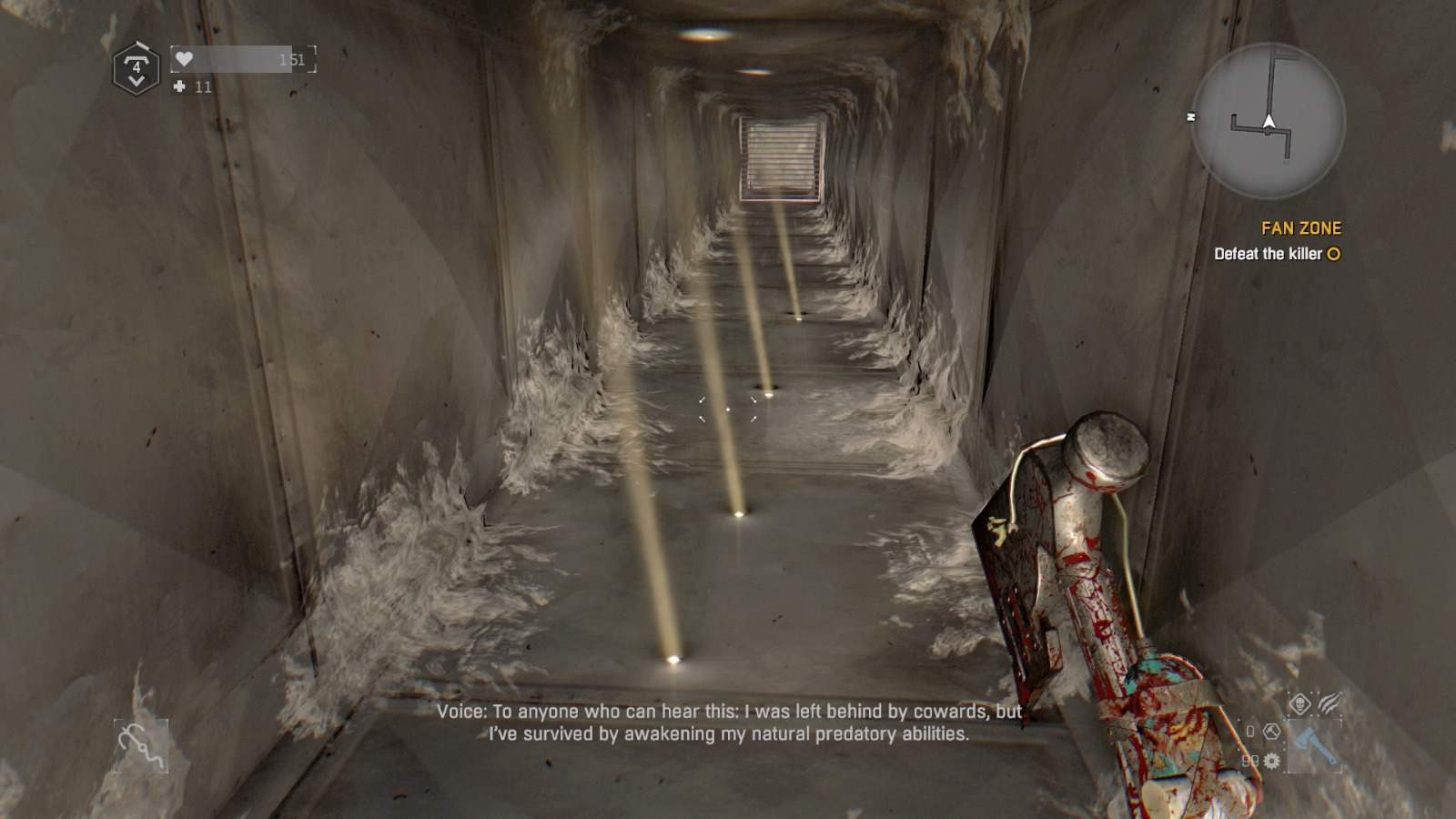Screen dimensions: 1456x819
Task: Select the claw marks melee icon
Action: pos(1330,703)
